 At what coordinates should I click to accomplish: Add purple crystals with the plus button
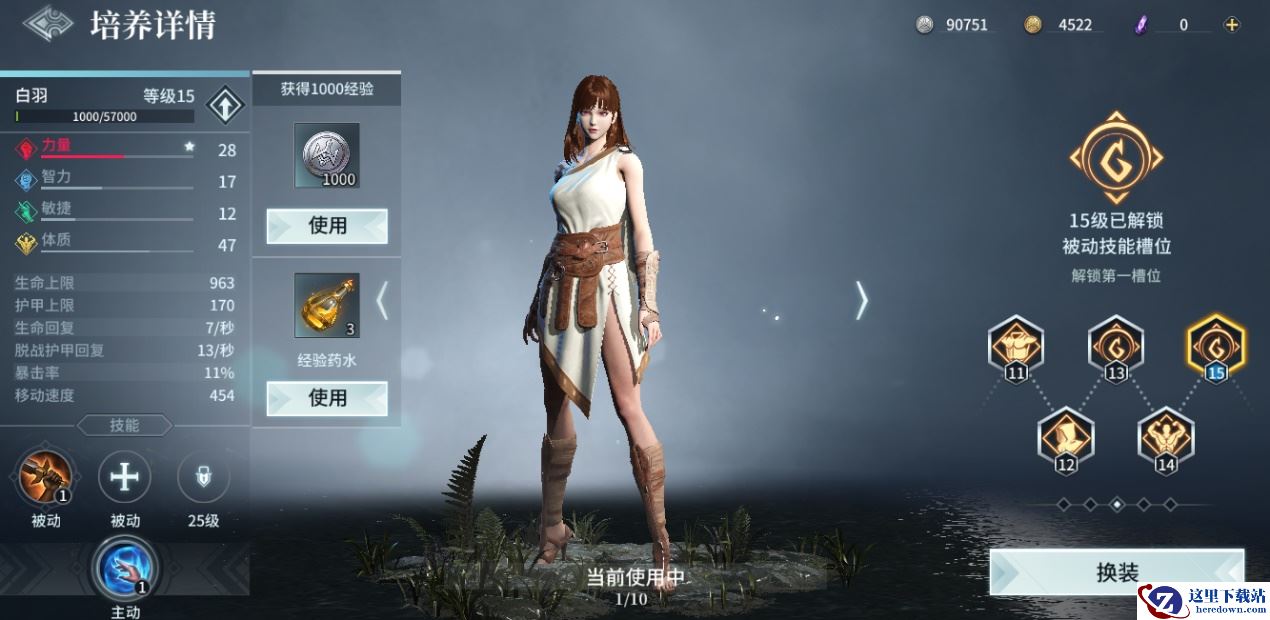click(x=1232, y=25)
